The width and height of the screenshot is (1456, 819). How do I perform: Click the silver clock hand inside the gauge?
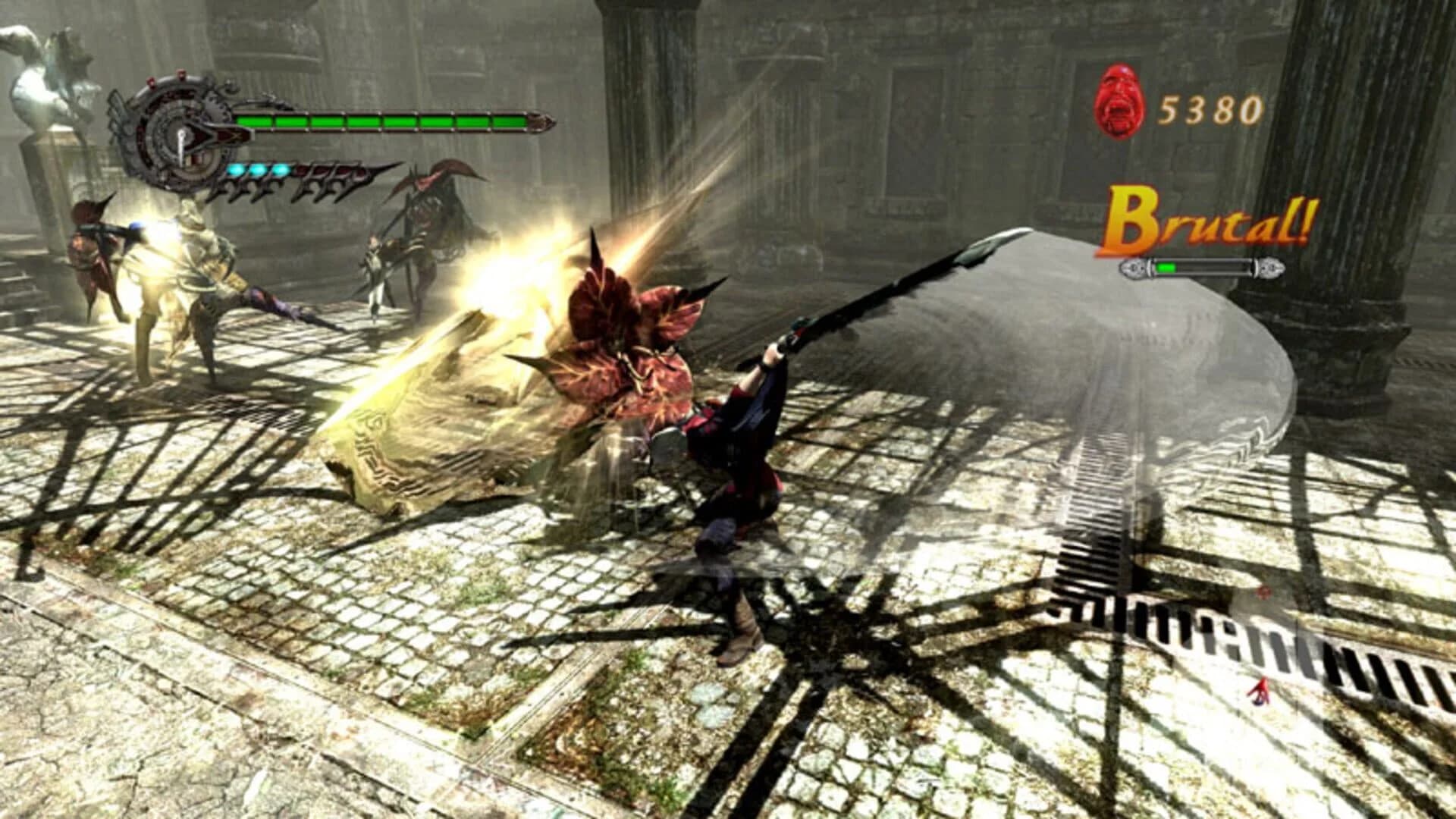coord(183,146)
